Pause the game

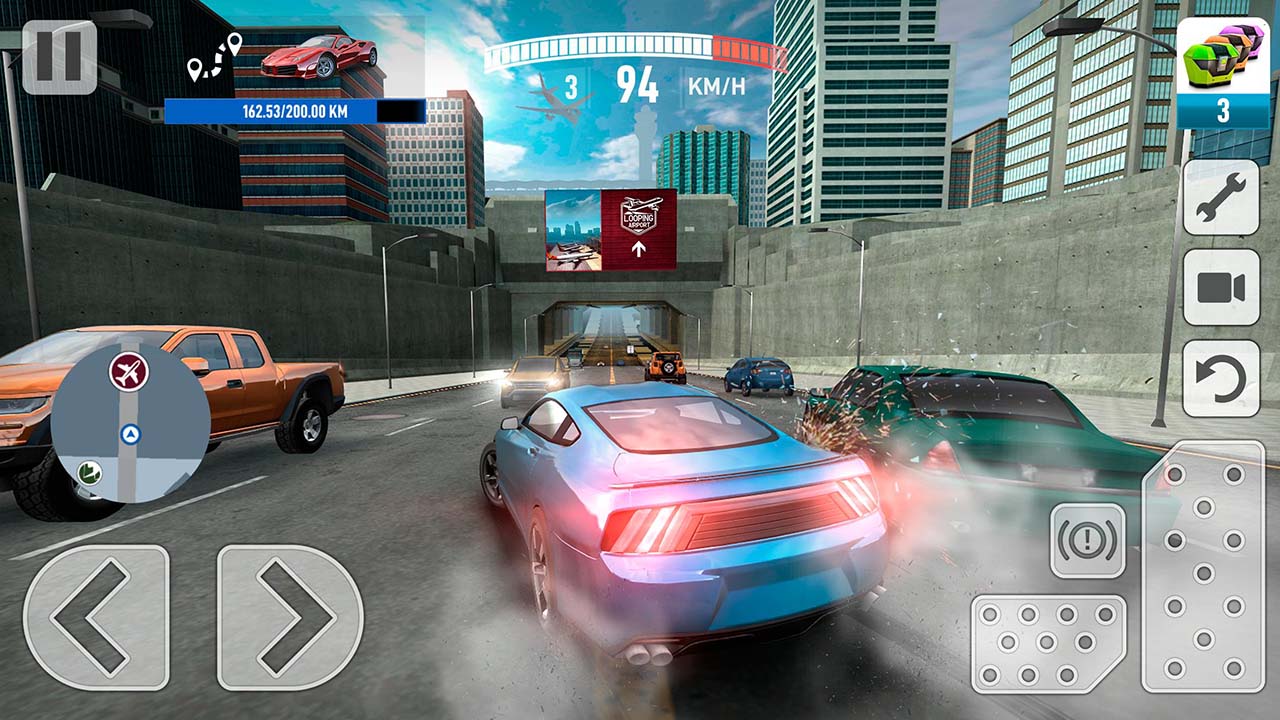click(59, 57)
